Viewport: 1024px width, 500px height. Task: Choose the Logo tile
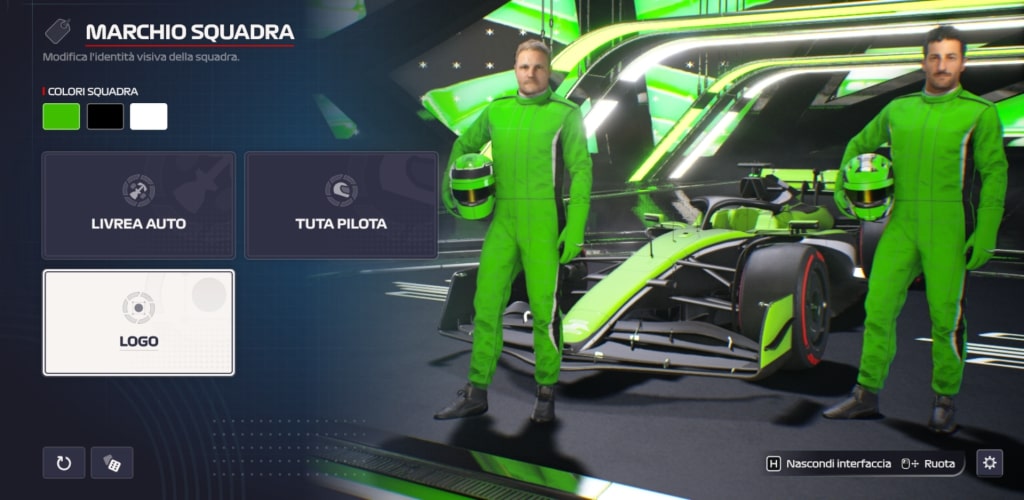139,322
